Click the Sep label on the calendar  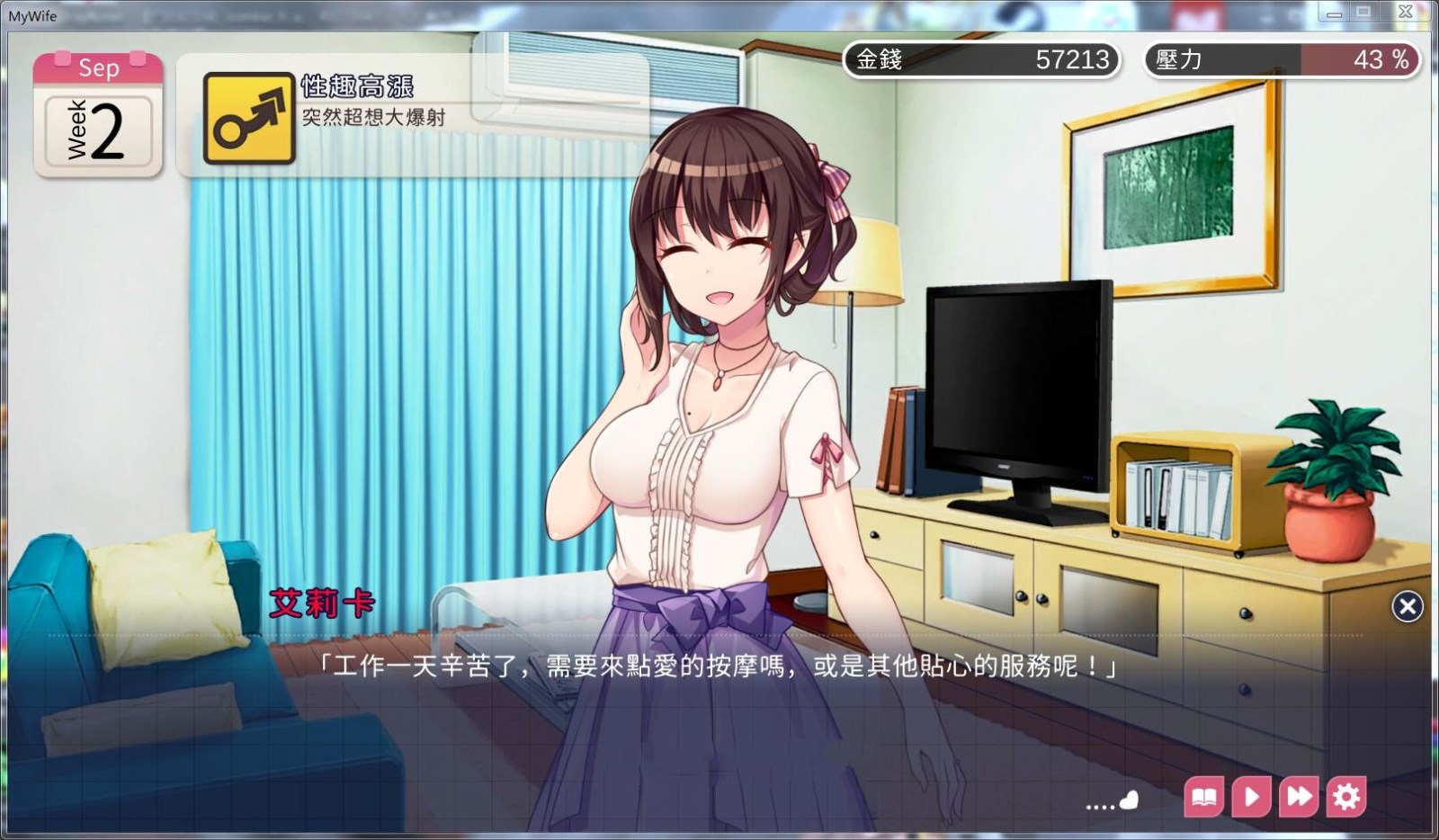[x=99, y=67]
